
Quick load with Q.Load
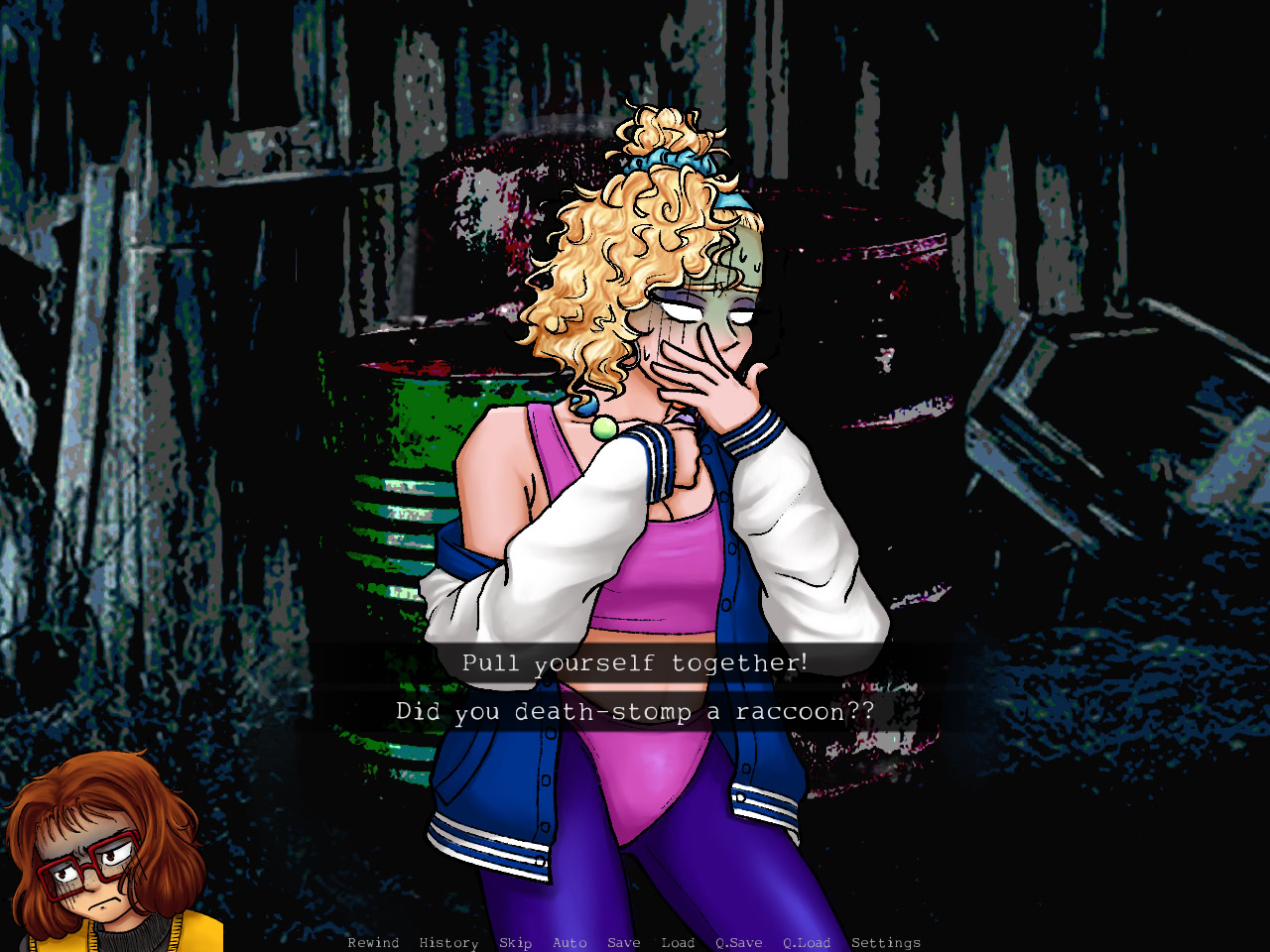pos(807,943)
